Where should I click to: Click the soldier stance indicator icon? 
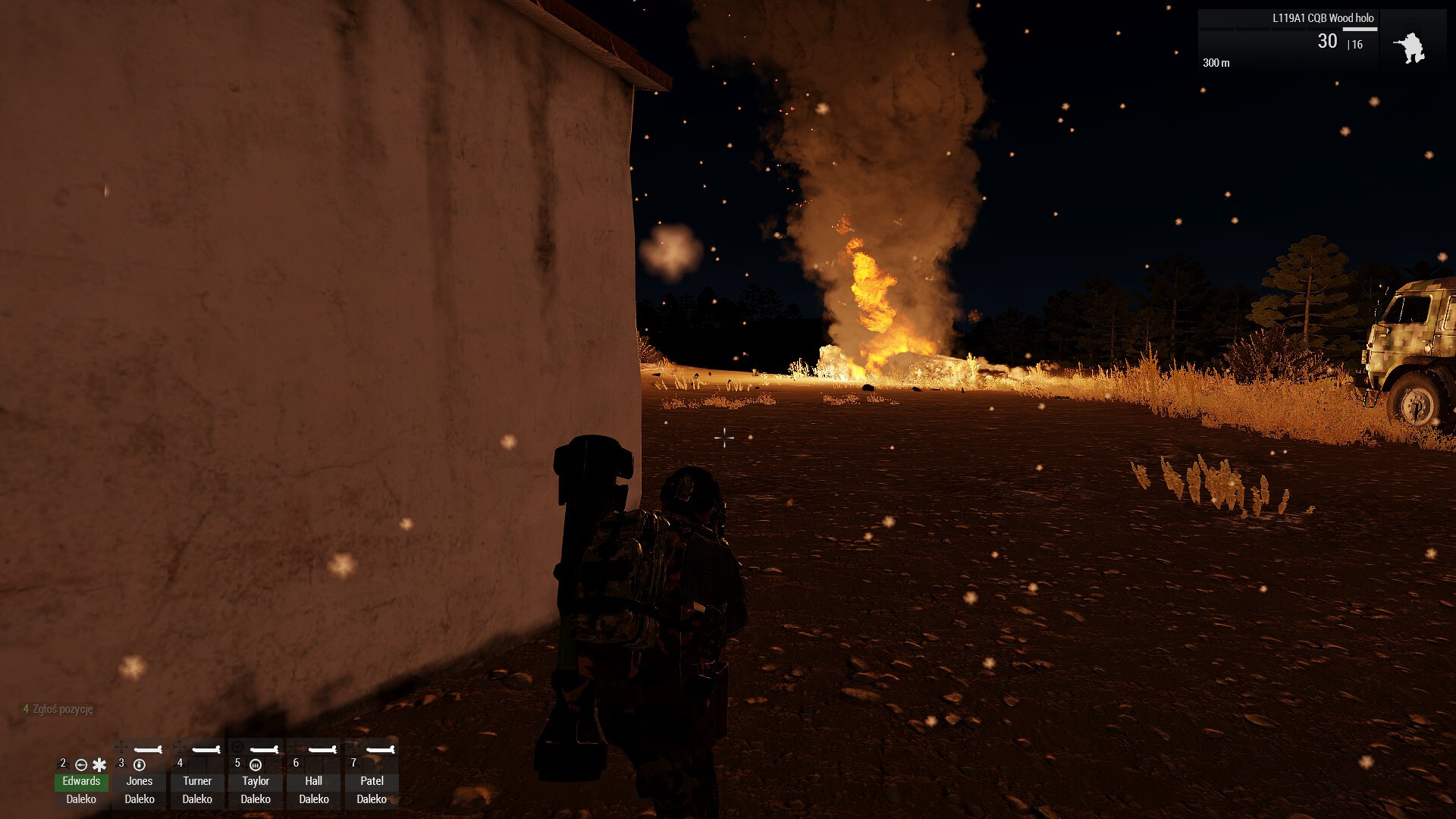pyautogui.click(x=1409, y=48)
